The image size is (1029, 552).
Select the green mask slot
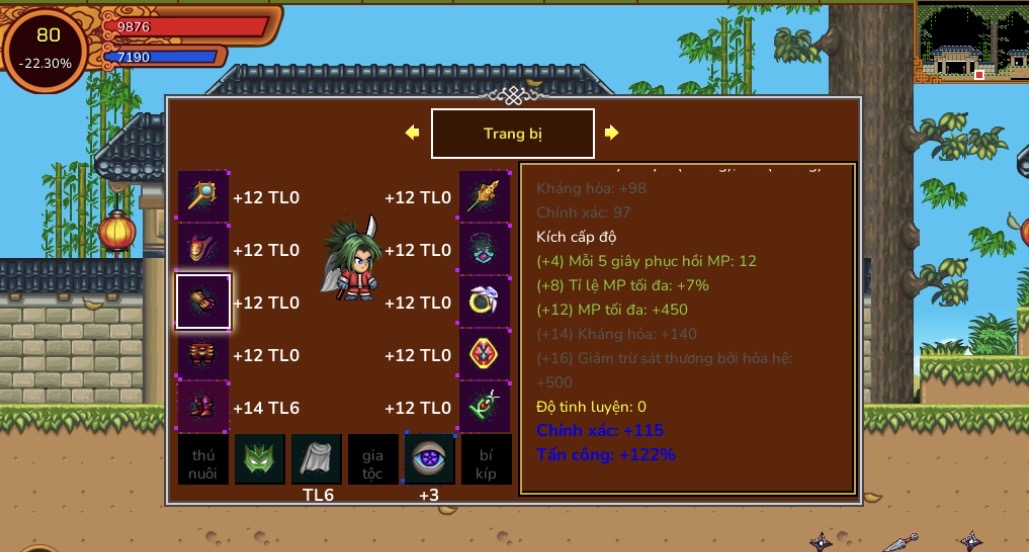point(260,460)
